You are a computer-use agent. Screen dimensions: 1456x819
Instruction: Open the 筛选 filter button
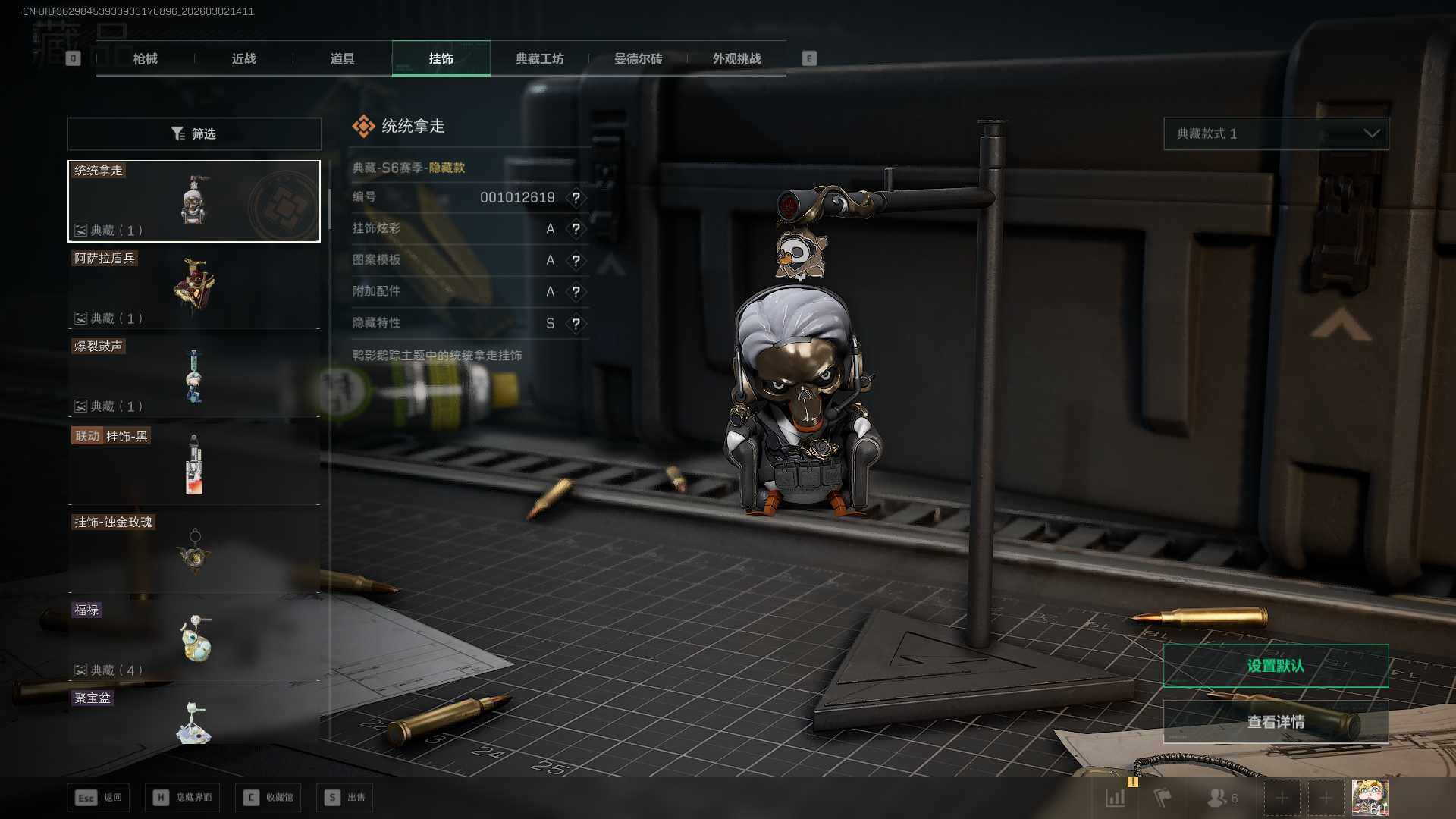click(194, 133)
